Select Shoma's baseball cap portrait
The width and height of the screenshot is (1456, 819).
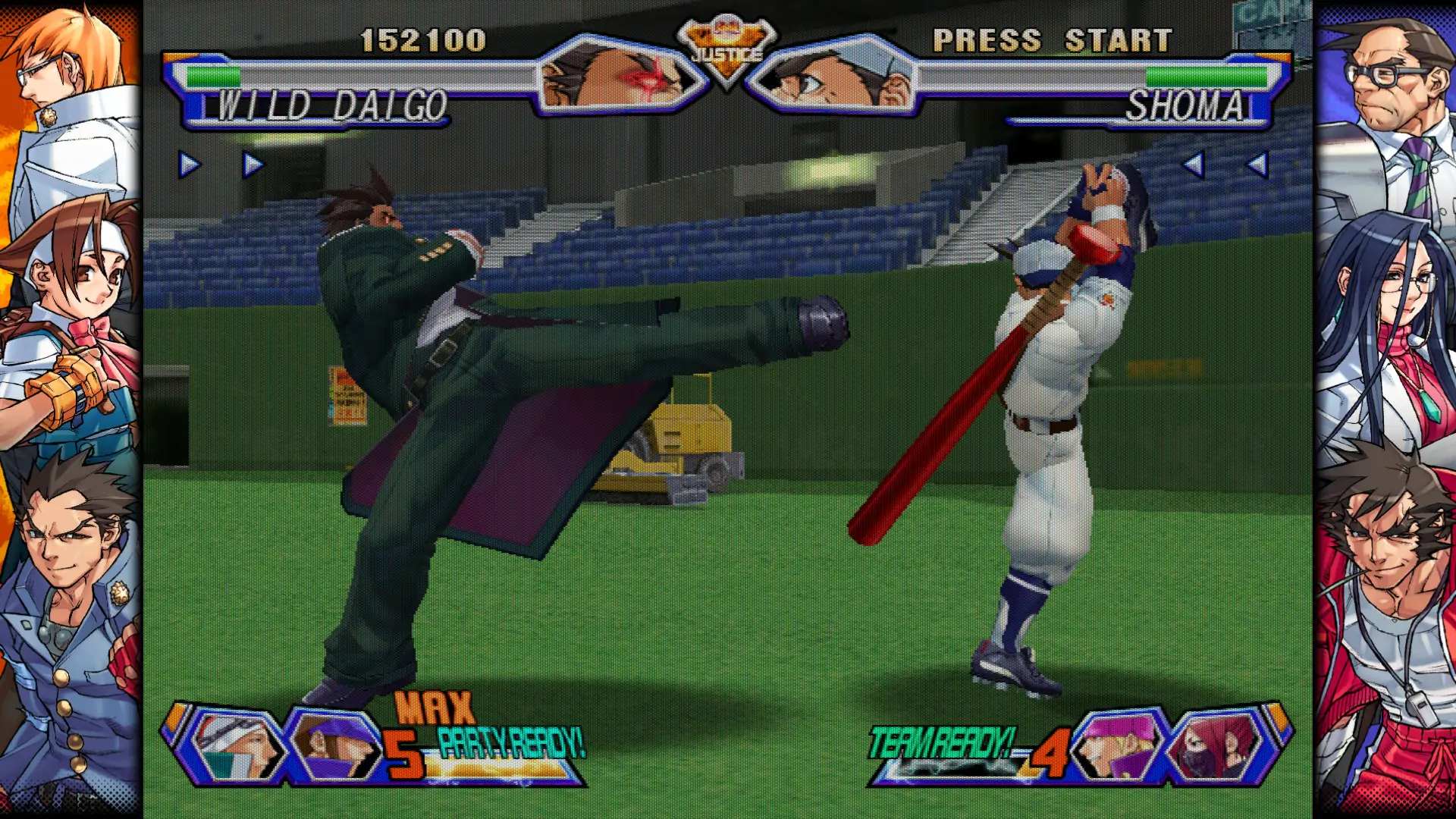tap(834, 78)
